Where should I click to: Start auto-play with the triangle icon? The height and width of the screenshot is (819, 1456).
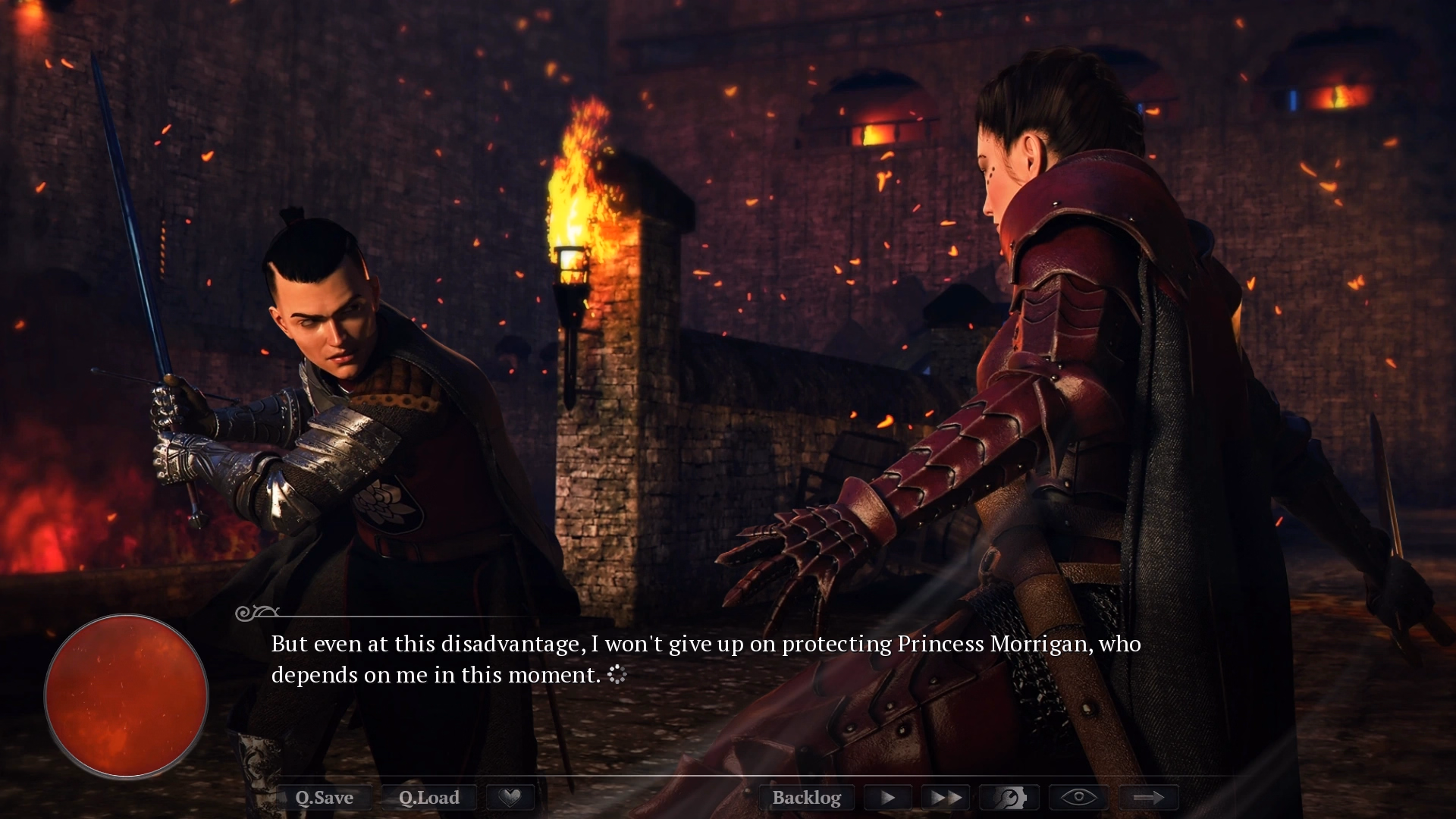coord(887,797)
